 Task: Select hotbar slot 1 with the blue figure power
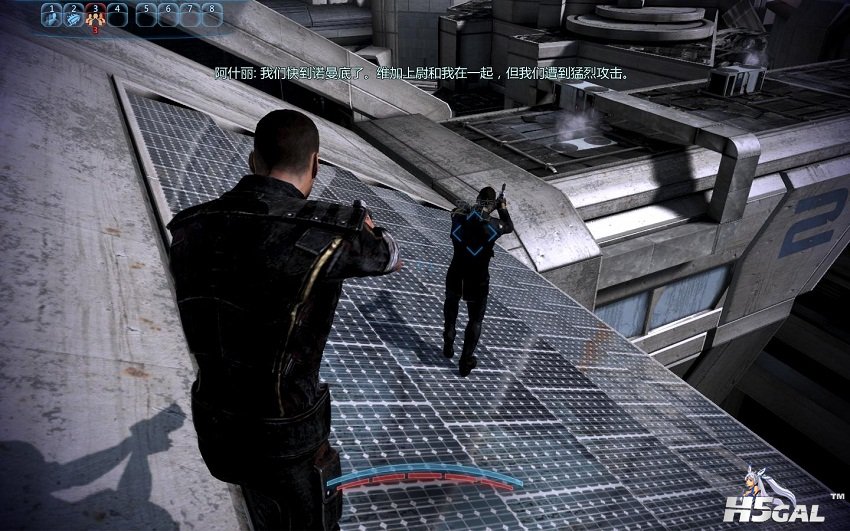[x=51, y=15]
